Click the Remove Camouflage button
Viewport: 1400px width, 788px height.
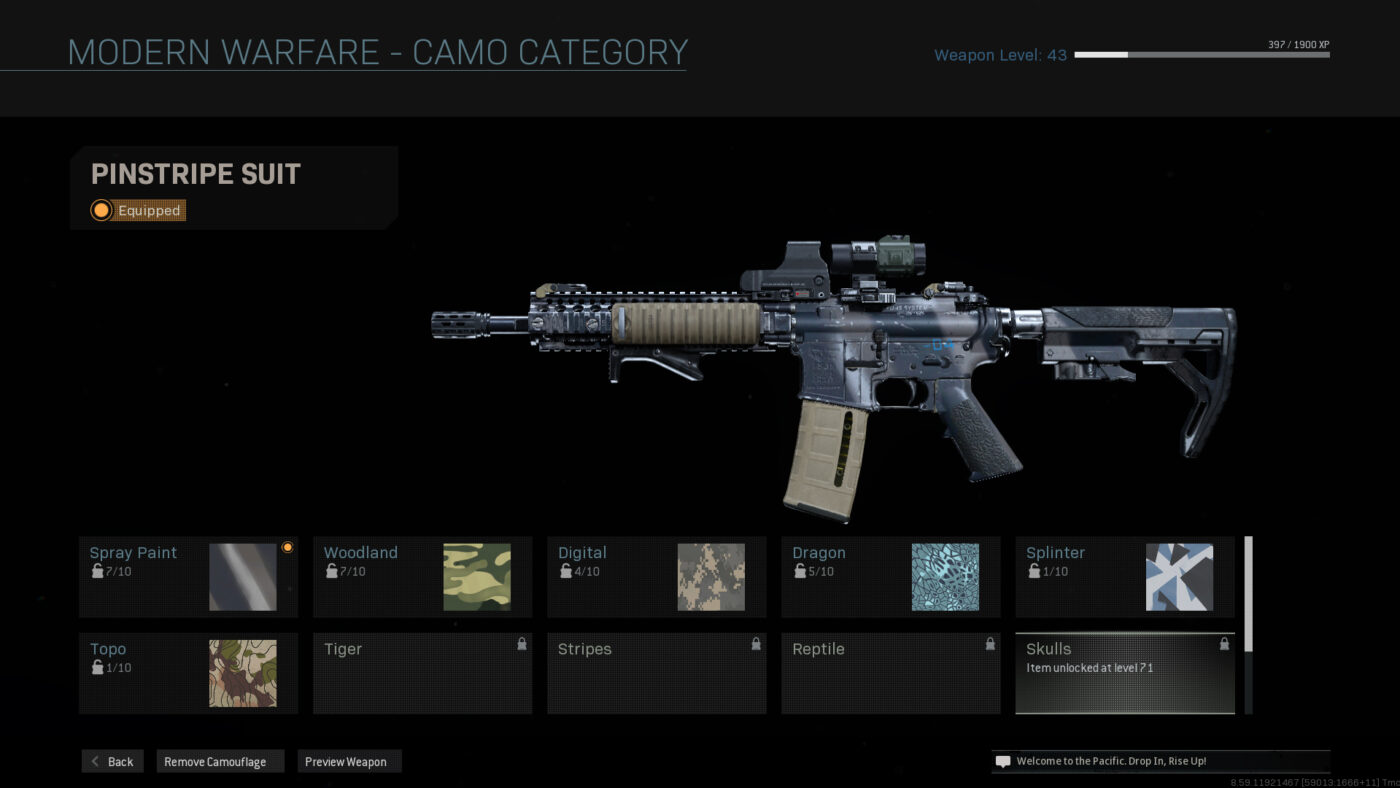coord(219,761)
